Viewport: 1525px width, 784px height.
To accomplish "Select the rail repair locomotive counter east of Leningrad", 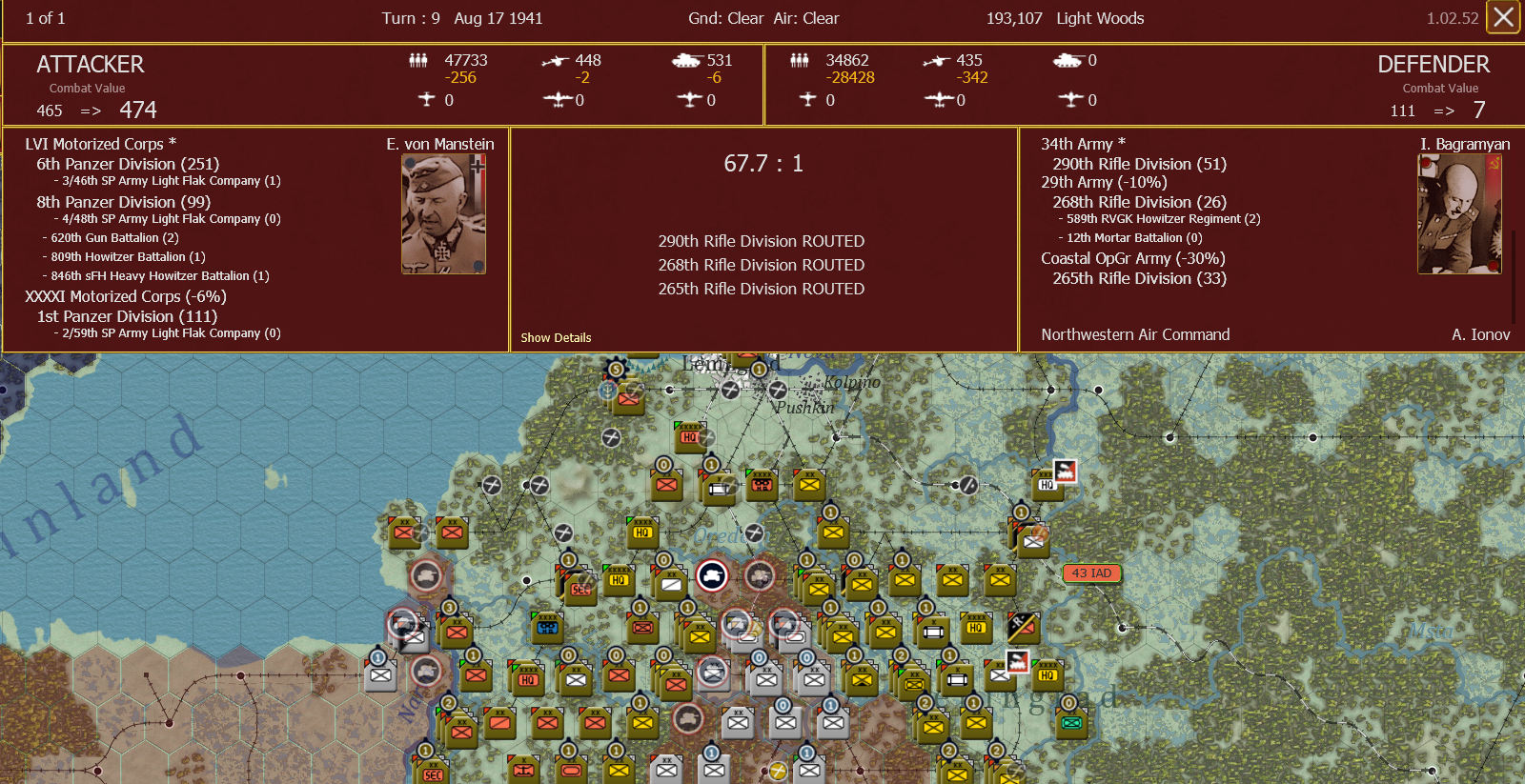I will coord(1066,472).
